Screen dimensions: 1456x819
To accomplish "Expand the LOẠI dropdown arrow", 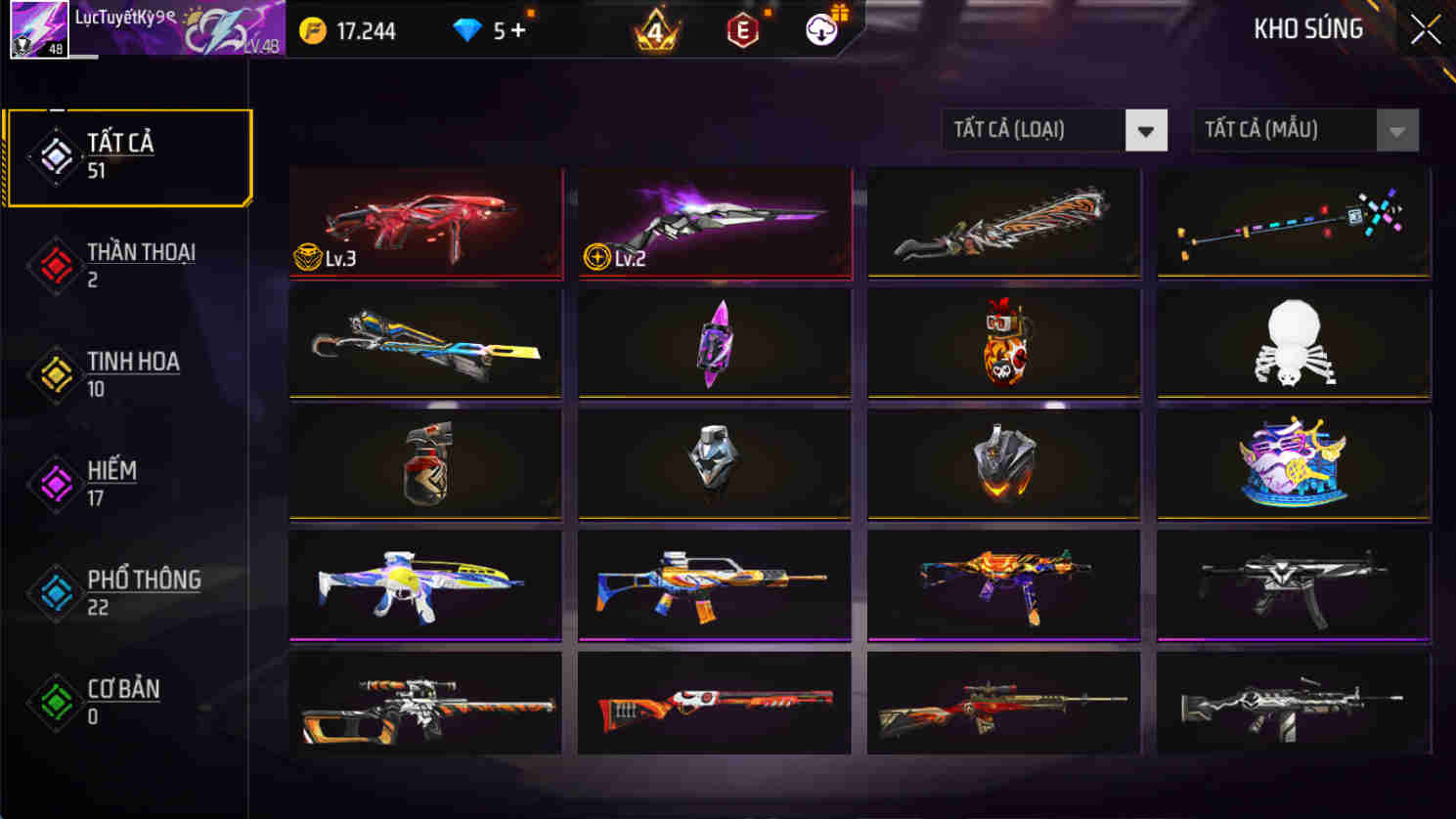I will [x=1146, y=129].
